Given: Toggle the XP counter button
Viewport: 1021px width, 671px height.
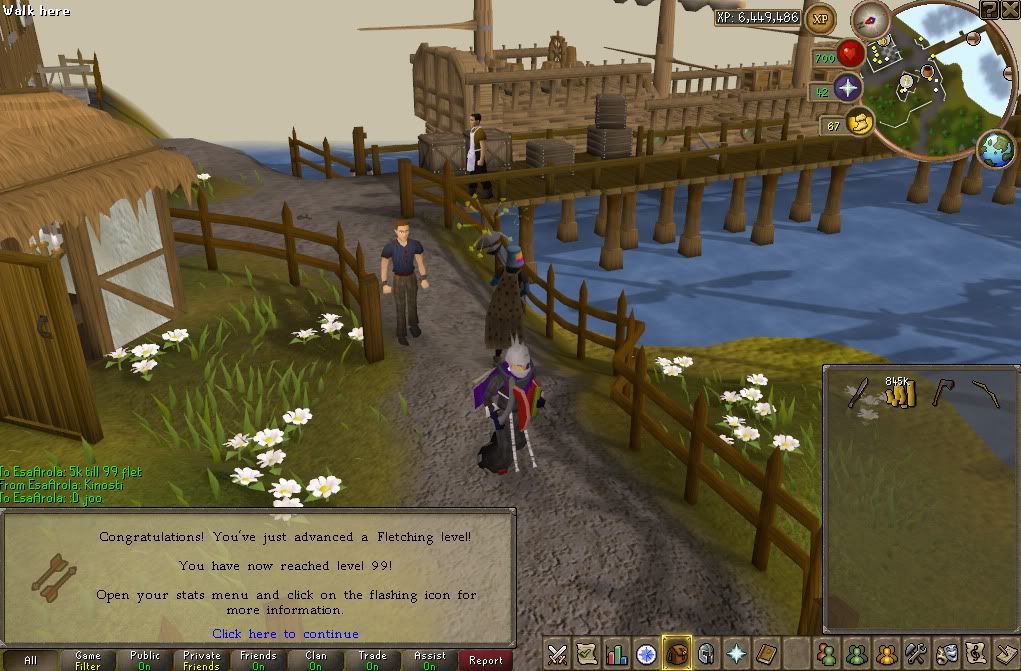Looking at the screenshot, I should point(821,17).
